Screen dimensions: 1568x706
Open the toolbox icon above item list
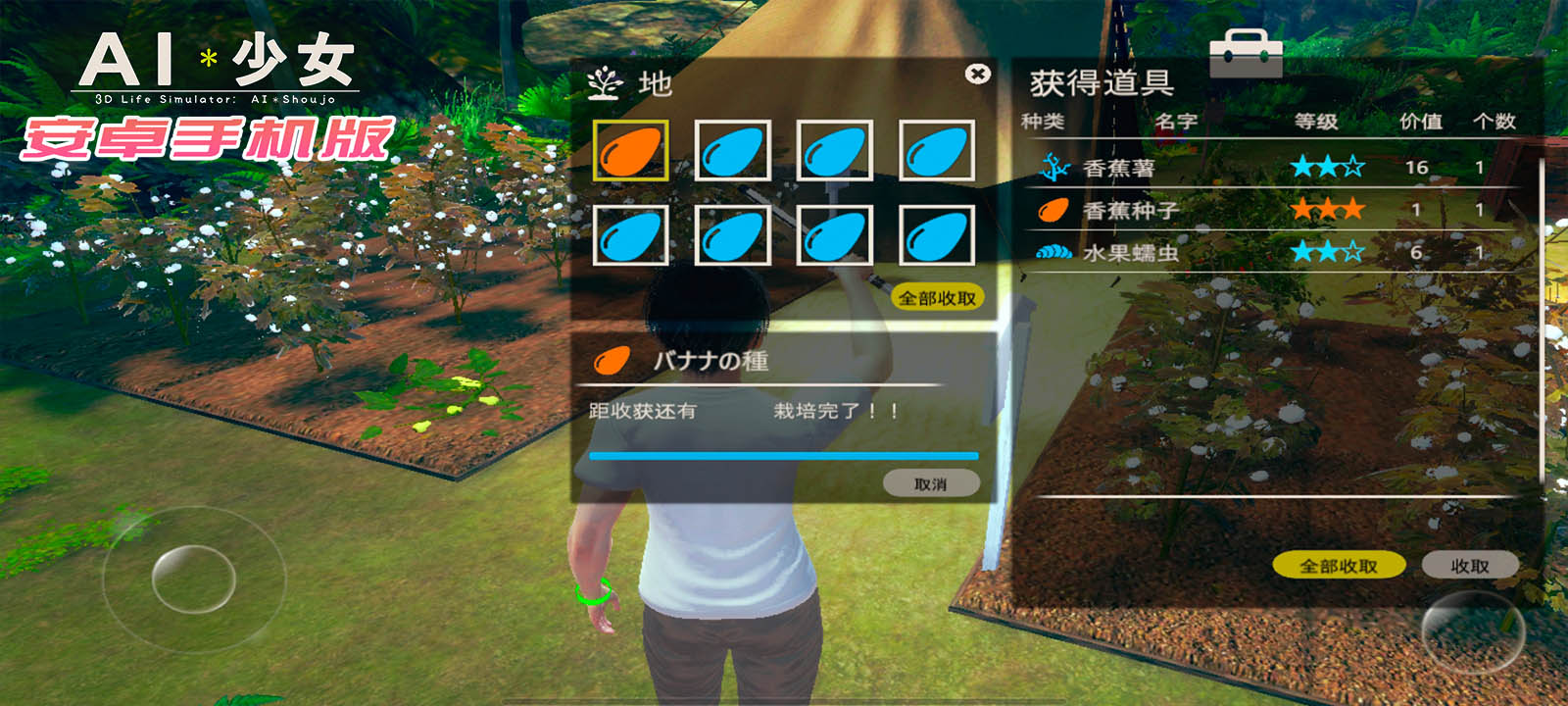point(1245,53)
